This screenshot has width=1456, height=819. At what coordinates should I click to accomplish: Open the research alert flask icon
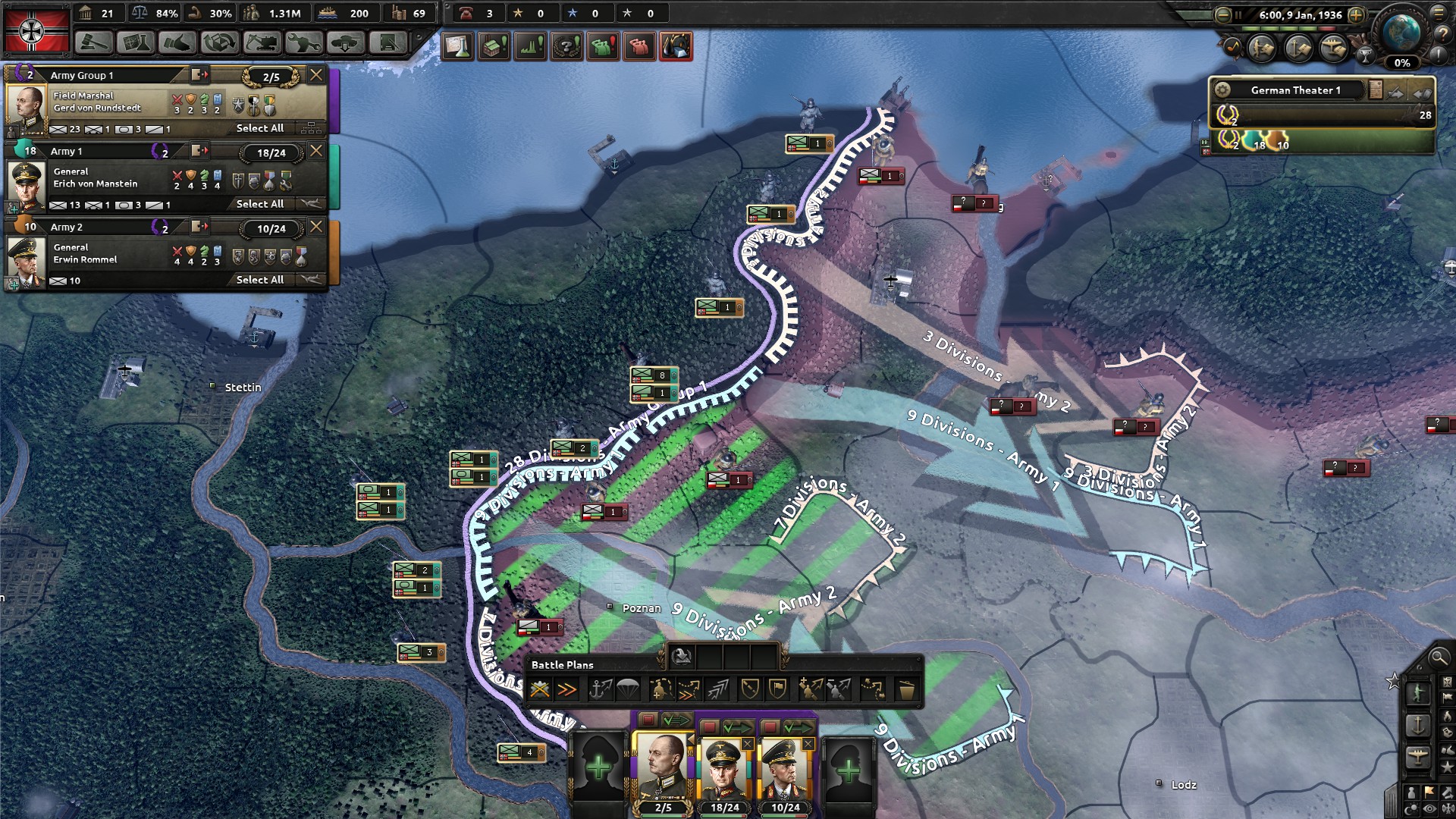coord(457,46)
